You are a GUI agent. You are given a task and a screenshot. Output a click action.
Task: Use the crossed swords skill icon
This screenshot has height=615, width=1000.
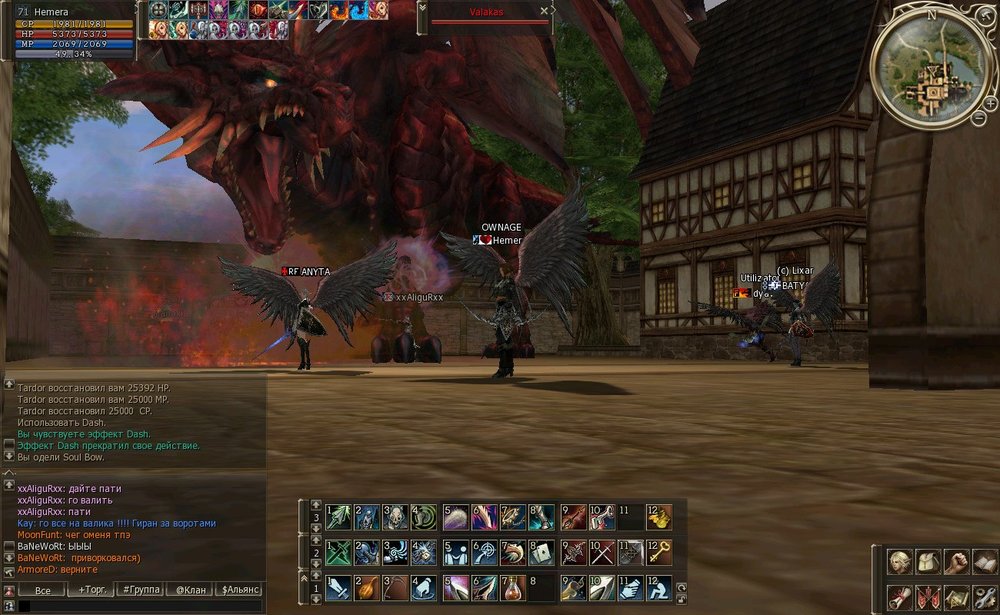tap(602, 552)
